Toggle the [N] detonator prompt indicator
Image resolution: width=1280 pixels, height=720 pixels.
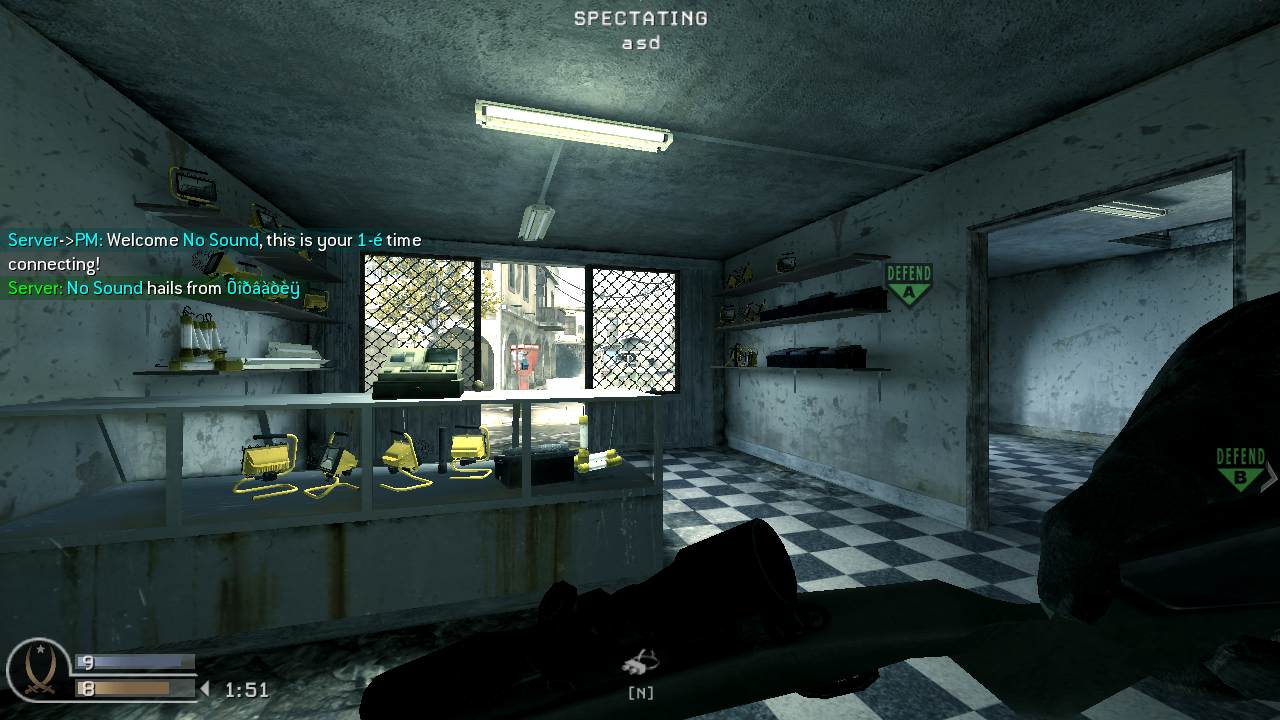click(641, 691)
